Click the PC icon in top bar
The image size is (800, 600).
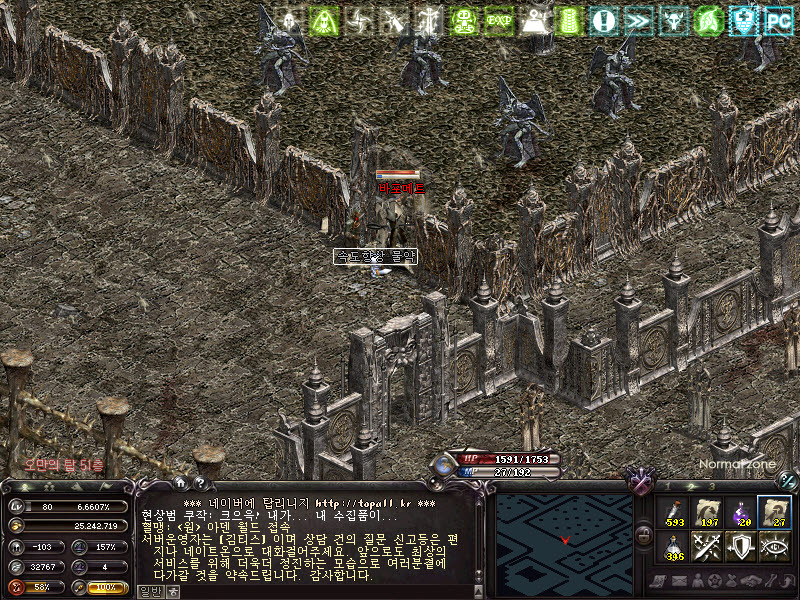pos(779,19)
